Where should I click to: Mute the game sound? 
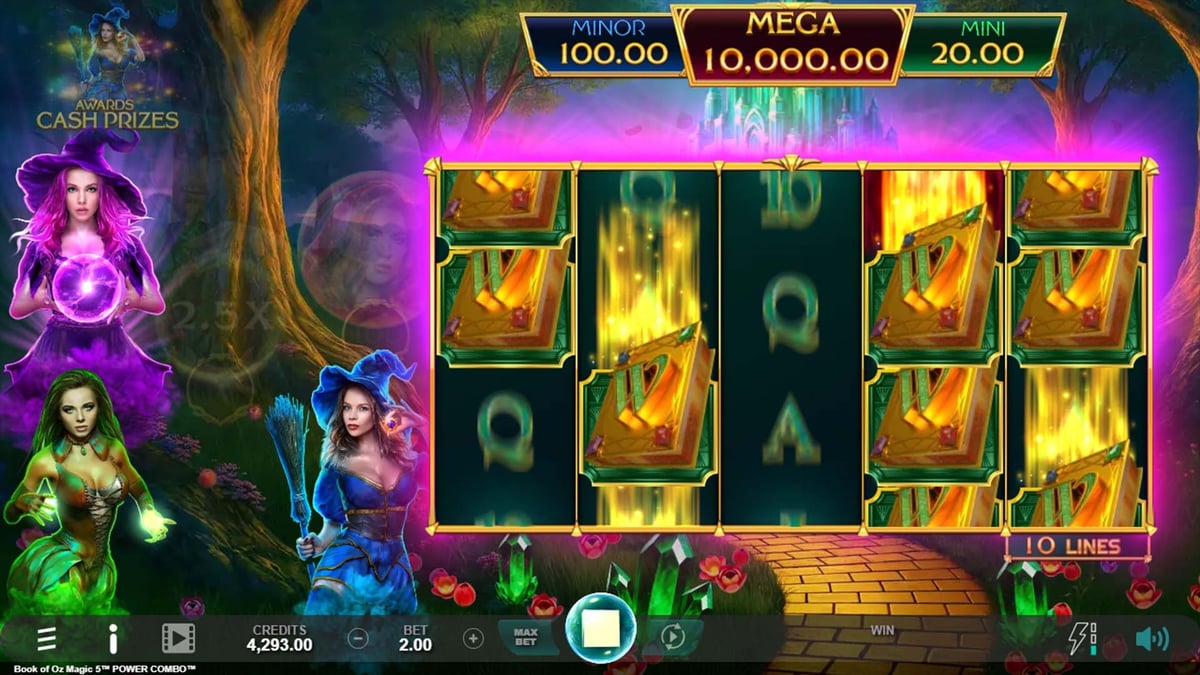tap(1151, 638)
